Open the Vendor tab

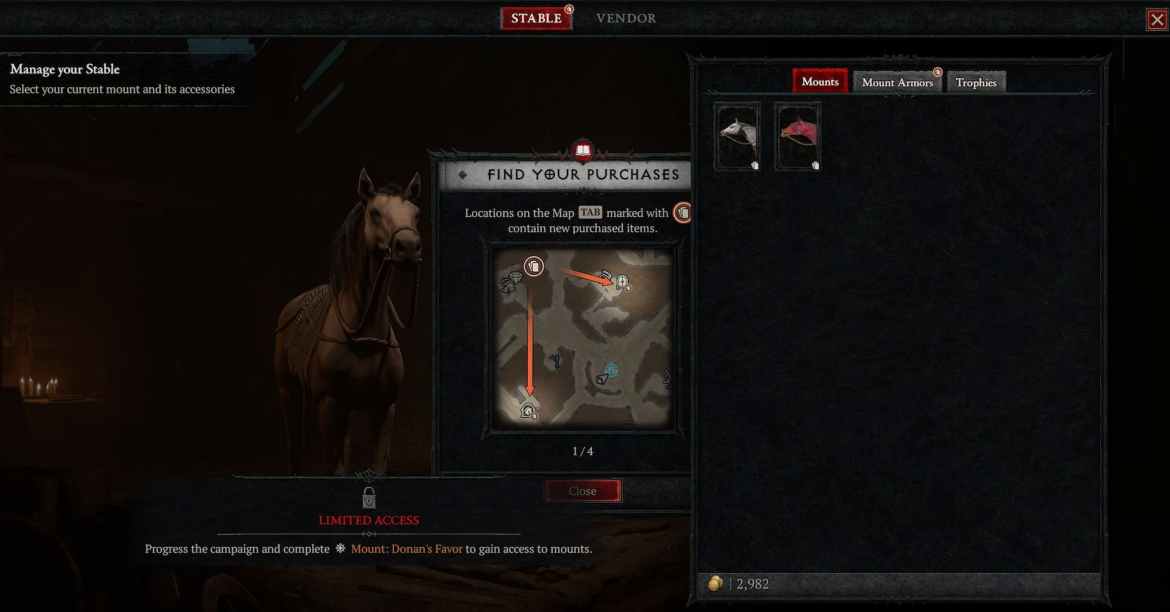pyautogui.click(x=626, y=18)
